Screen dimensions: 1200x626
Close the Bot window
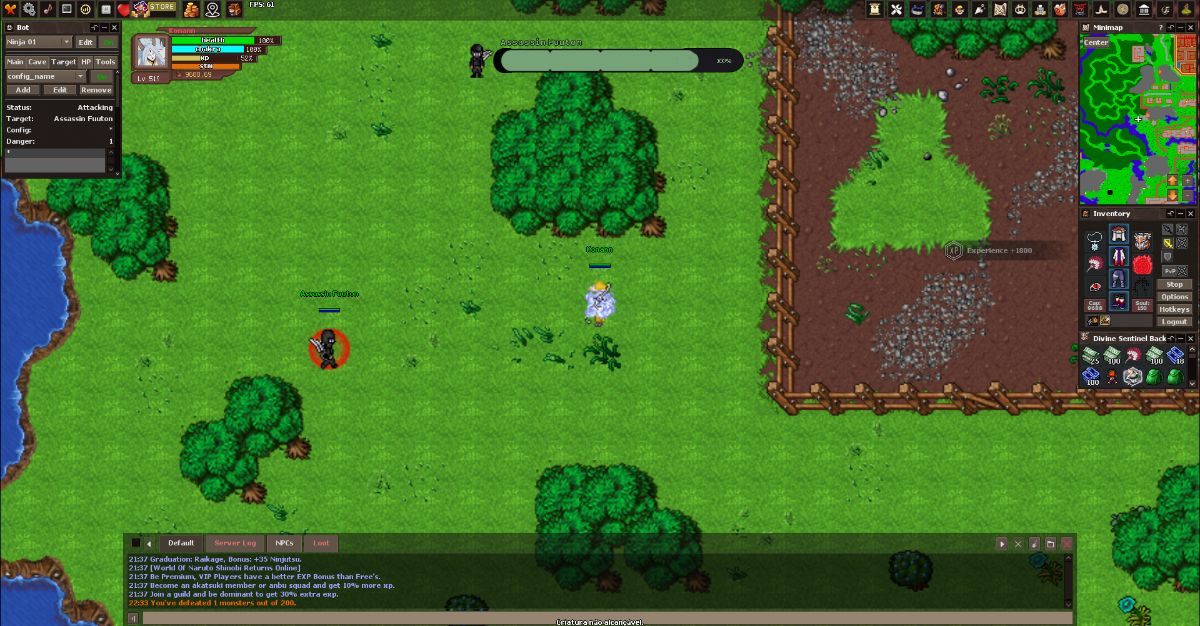point(113,27)
